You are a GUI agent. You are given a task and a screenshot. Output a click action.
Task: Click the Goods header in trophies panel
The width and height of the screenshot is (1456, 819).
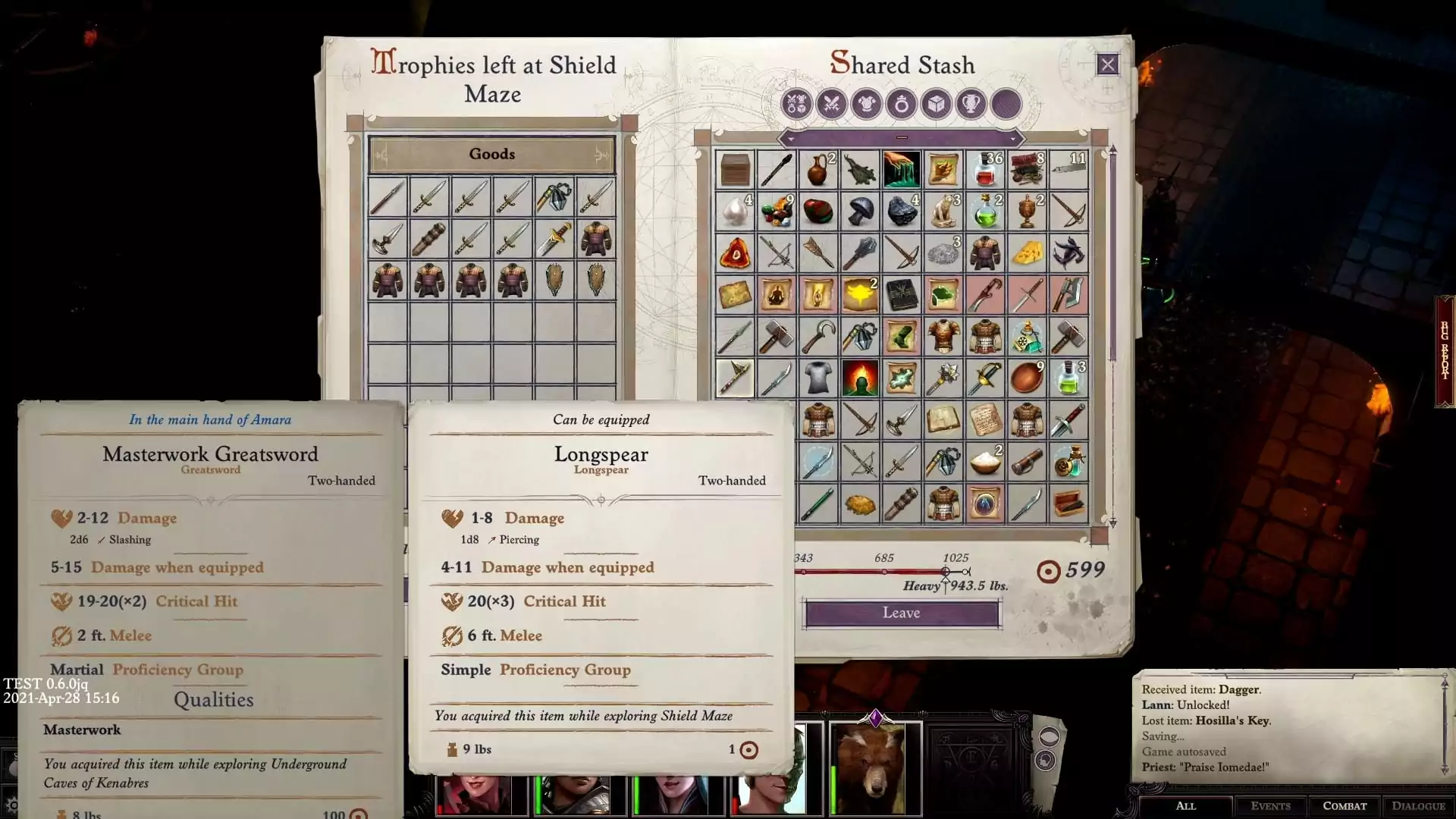point(491,154)
